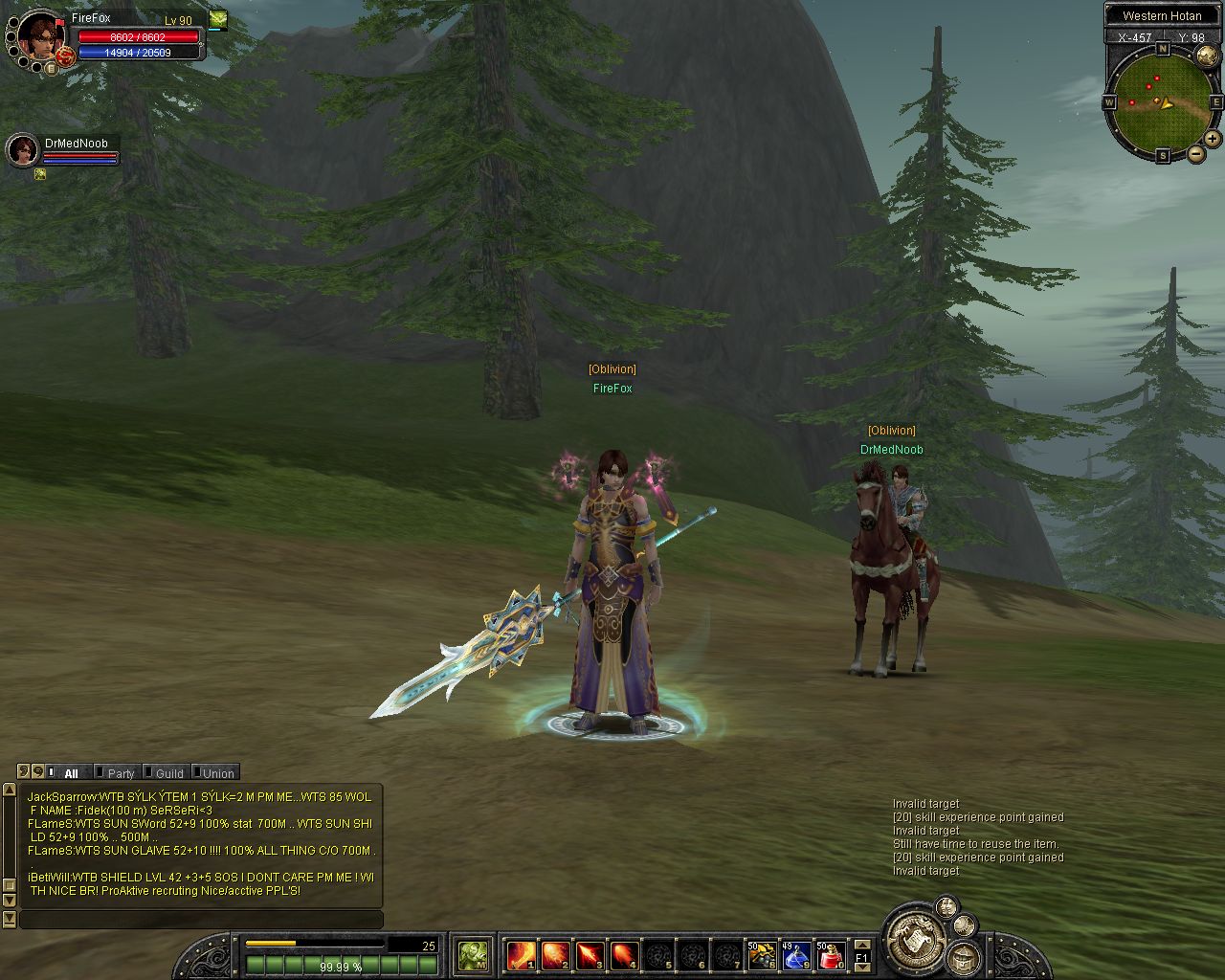The height and width of the screenshot is (980, 1225).
Task: Use the fire skill in hotbar slot 2
Action: click(556, 954)
